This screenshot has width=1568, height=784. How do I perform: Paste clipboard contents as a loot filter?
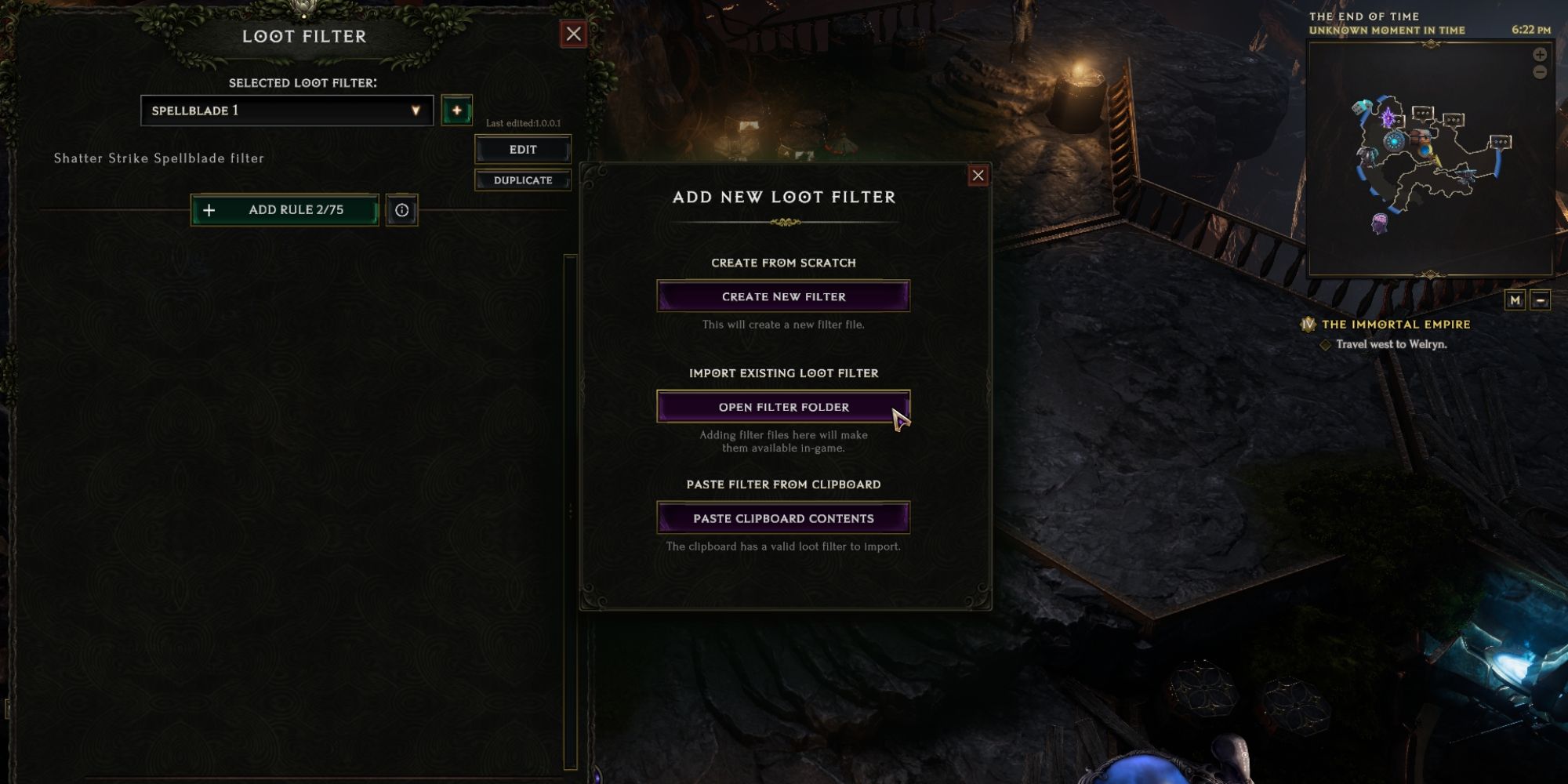point(782,517)
